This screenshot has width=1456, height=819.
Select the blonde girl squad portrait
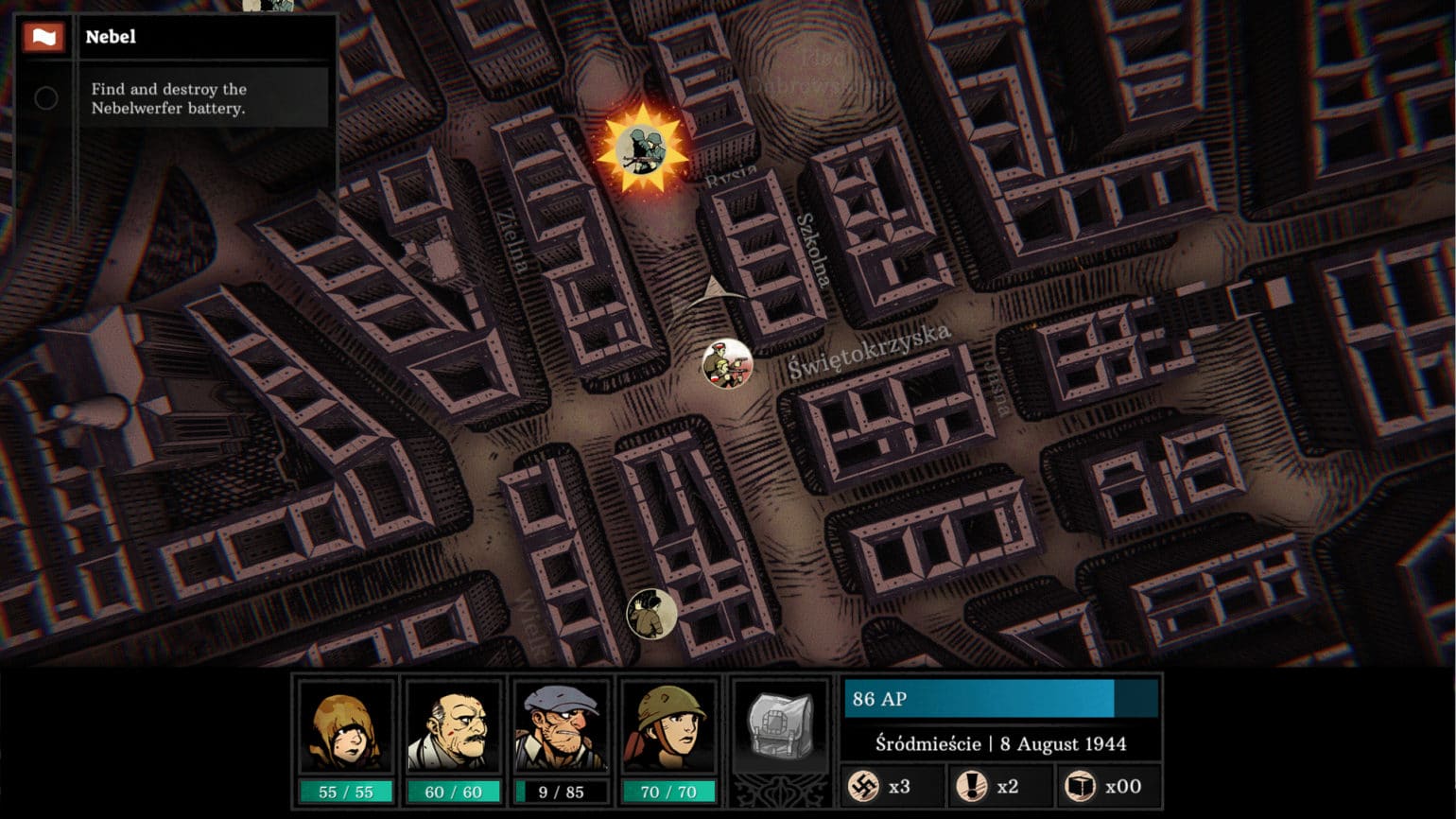pos(345,729)
